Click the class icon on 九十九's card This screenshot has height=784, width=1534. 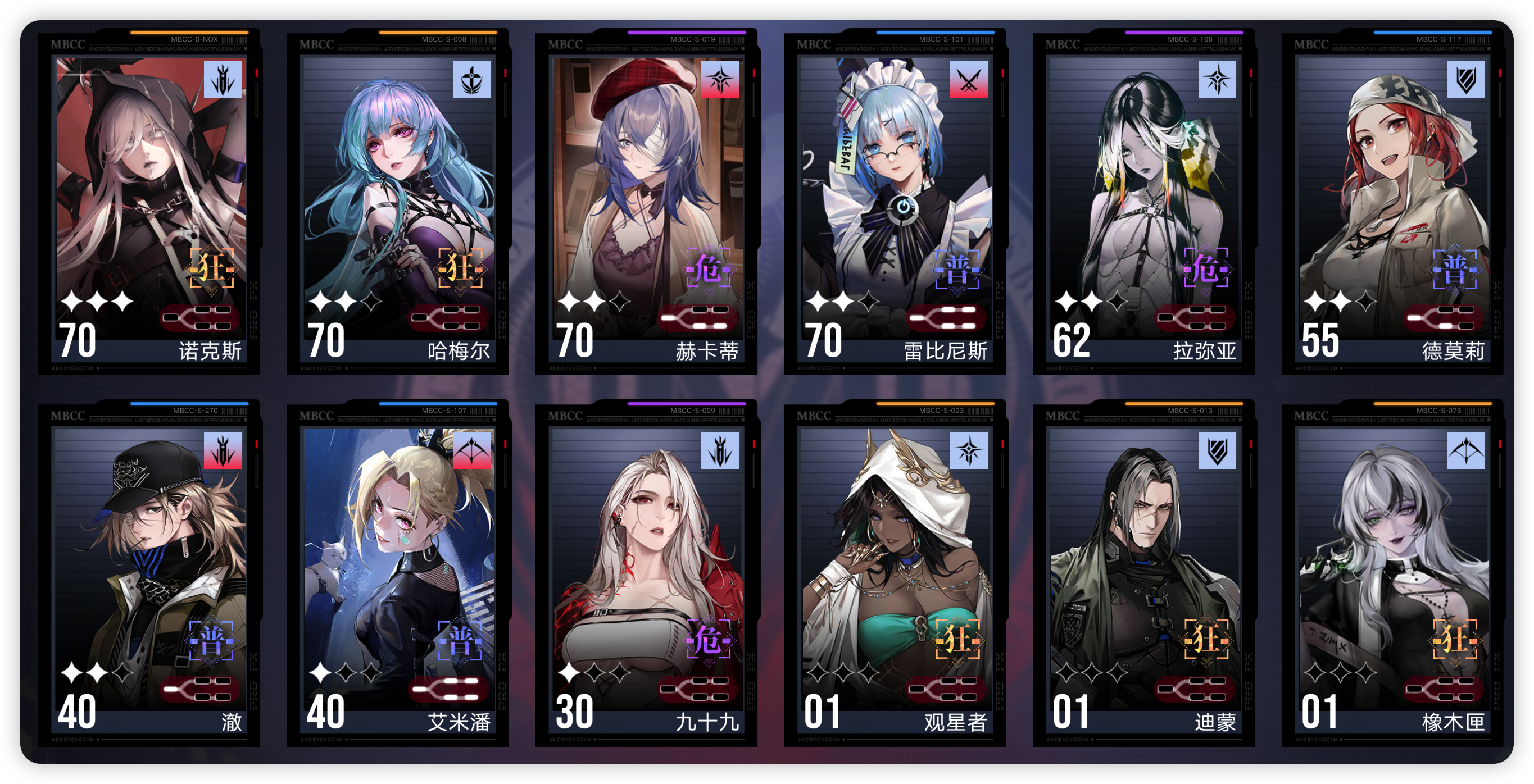coord(720,450)
